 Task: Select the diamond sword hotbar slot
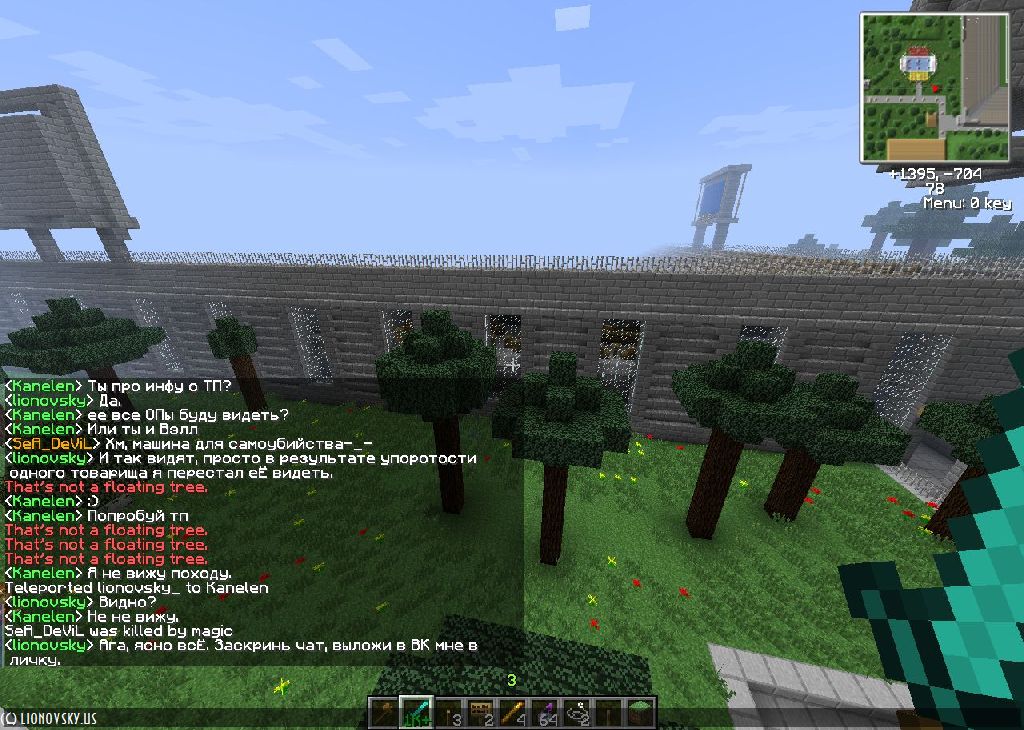(416, 713)
